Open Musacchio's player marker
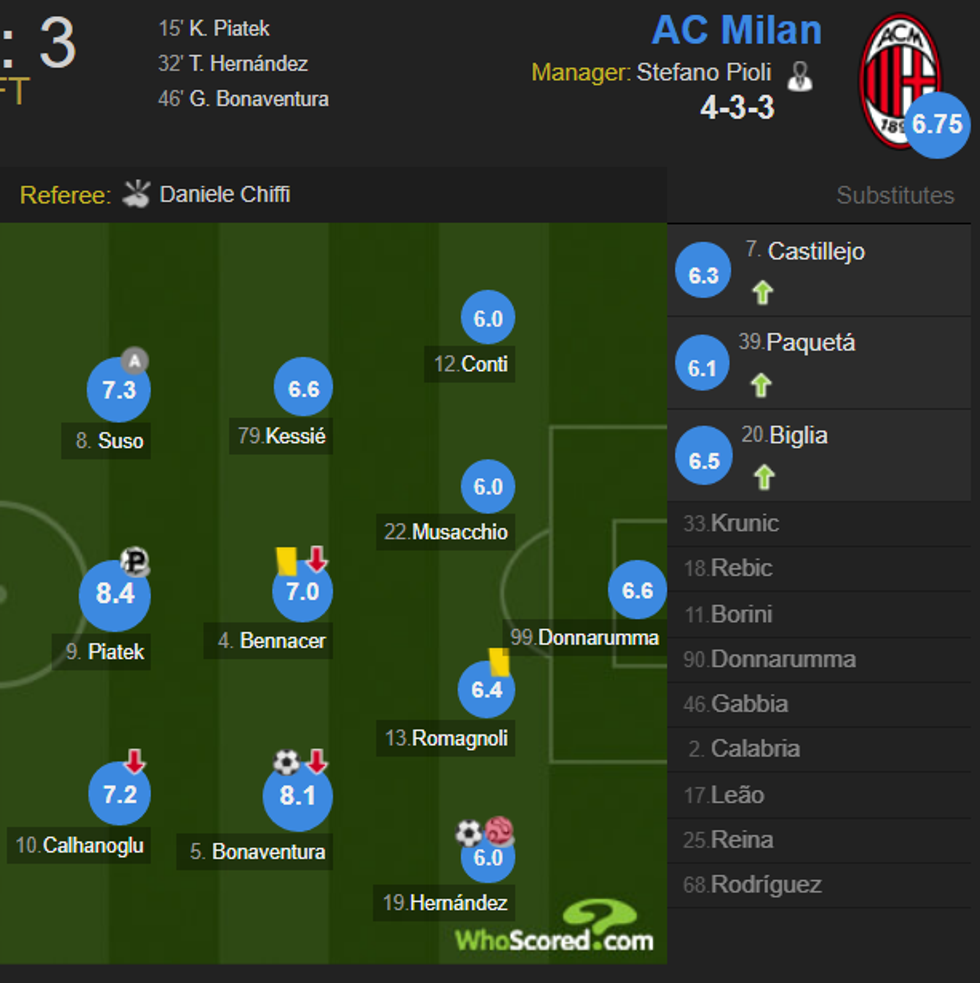980x983 pixels. pyautogui.click(x=488, y=487)
